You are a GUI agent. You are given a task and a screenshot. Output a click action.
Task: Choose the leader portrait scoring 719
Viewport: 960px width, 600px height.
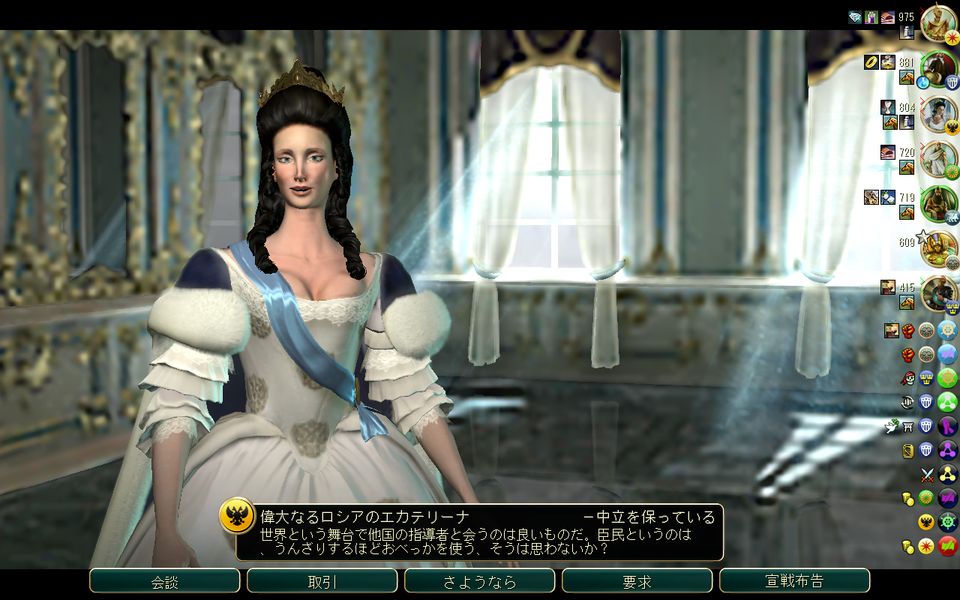click(x=938, y=203)
